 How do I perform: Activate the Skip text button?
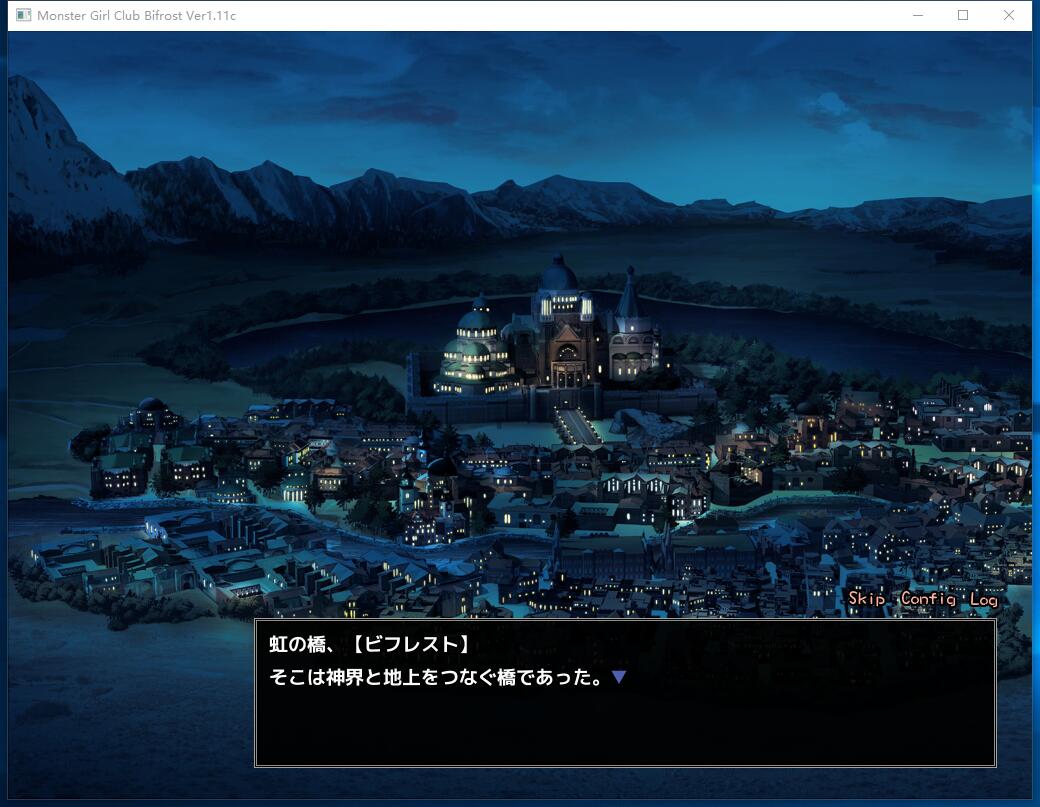coord(866,598)
